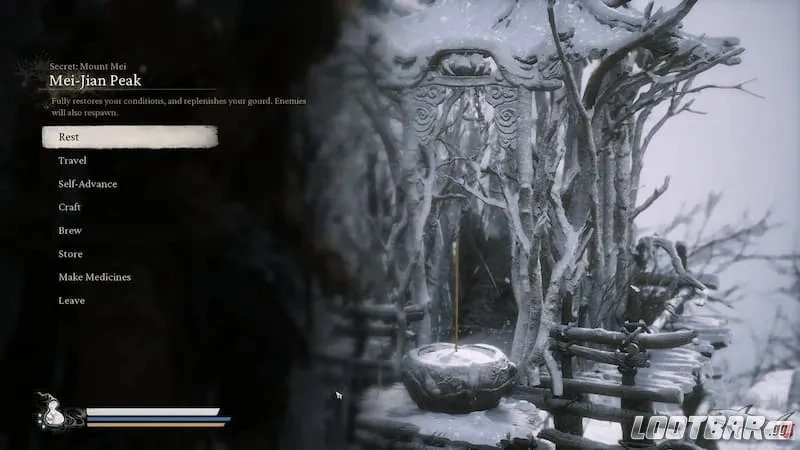Leave the shrine menu
Viewport: 800px width, 450px height.
click(71, 300)
